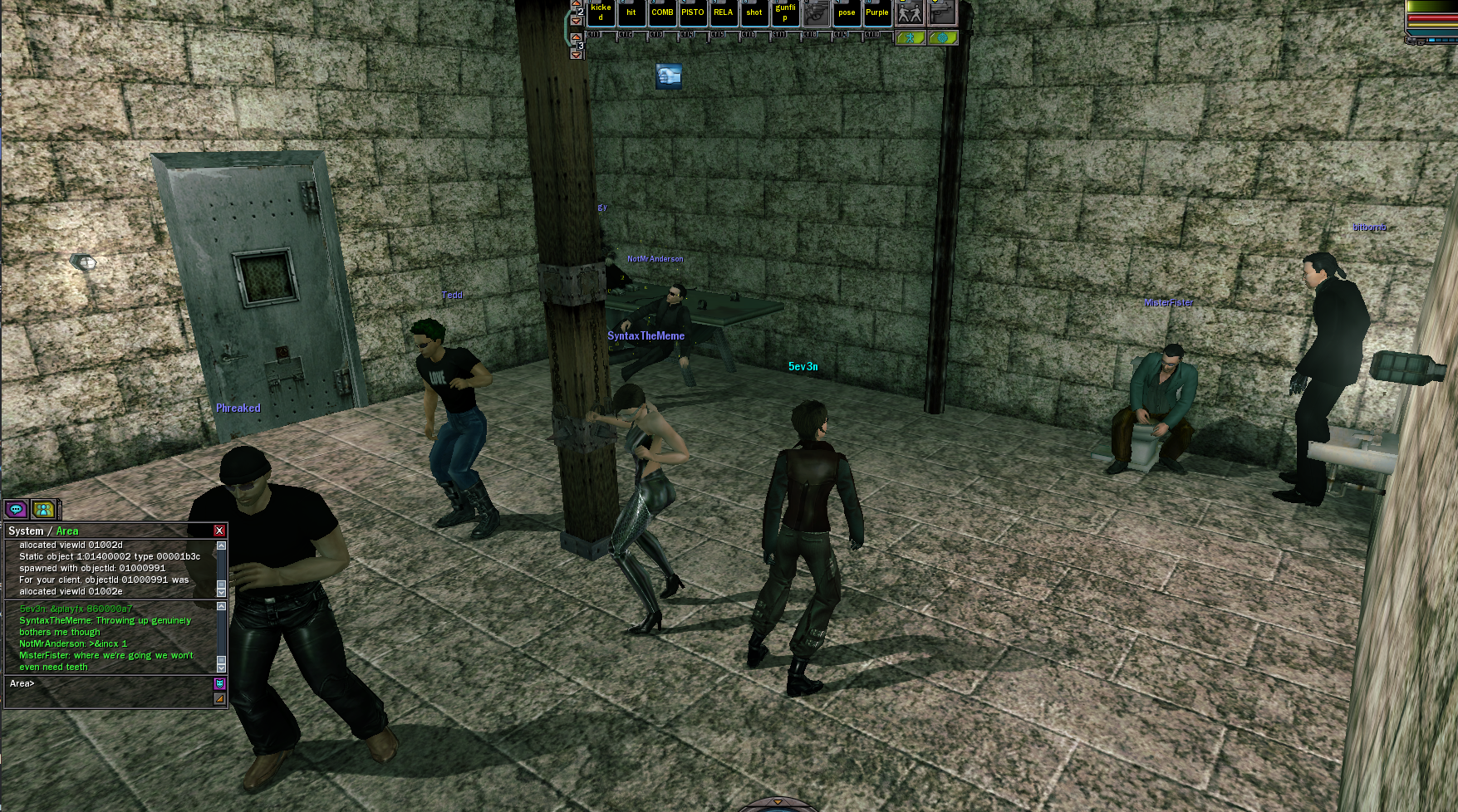
Task: Activate the "Purple" hotbar slot
Action: pyautogui.click(x=877, y=12)
